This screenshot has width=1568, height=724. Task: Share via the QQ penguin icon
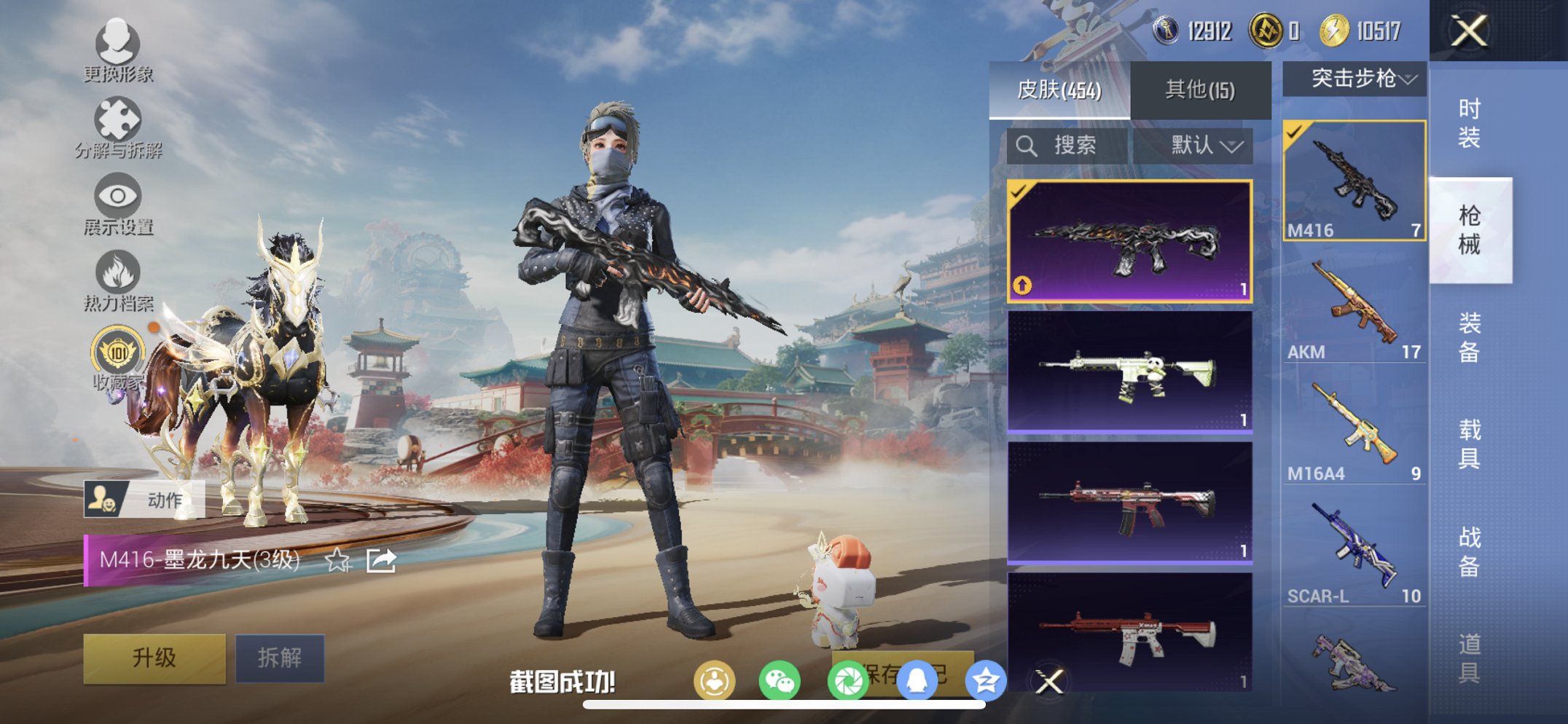tap(917, 679)
